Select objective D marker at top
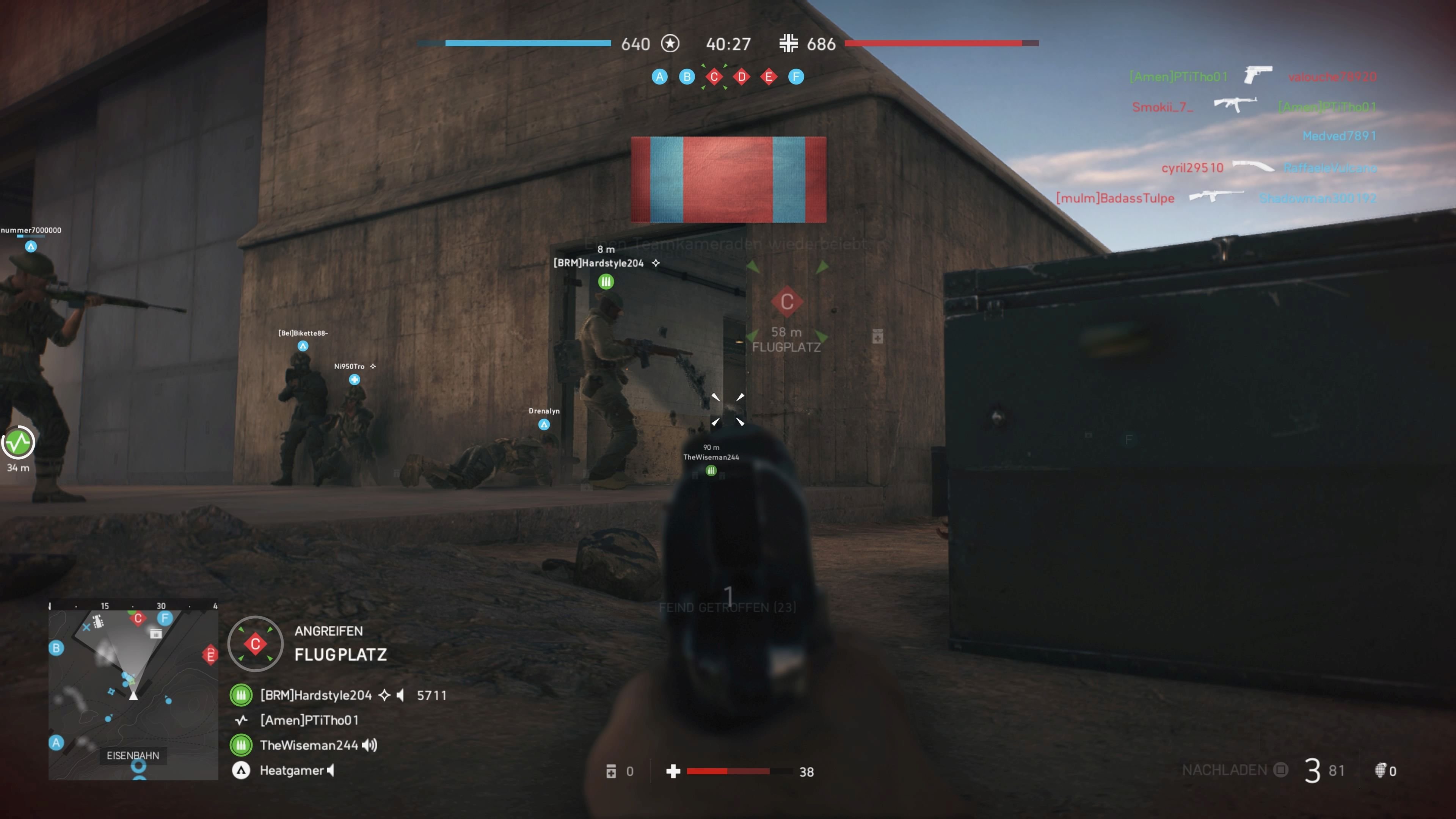This screenshot has width=1456, height=819. click(x=741, y=76)
